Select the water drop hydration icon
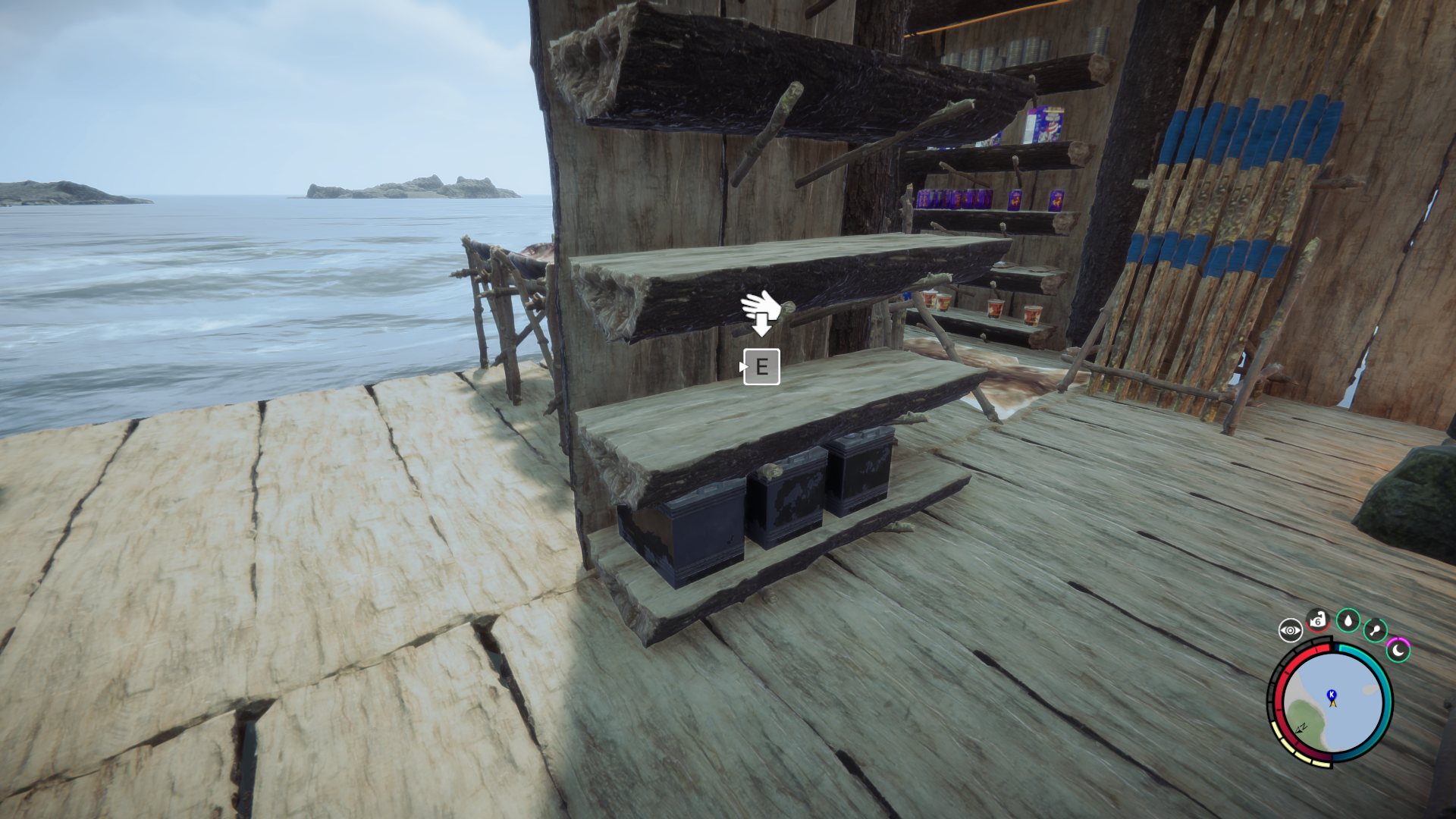The height and width of the screenshot is (819, 1456). 1348,620
